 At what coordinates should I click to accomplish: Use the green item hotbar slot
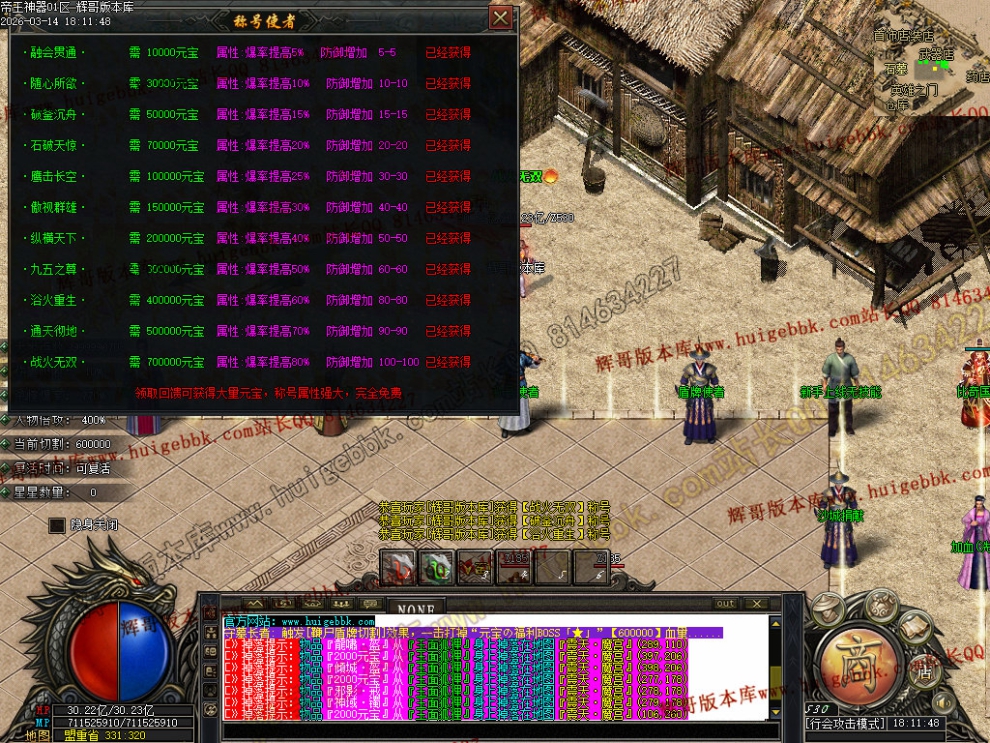tap(437, 567)
